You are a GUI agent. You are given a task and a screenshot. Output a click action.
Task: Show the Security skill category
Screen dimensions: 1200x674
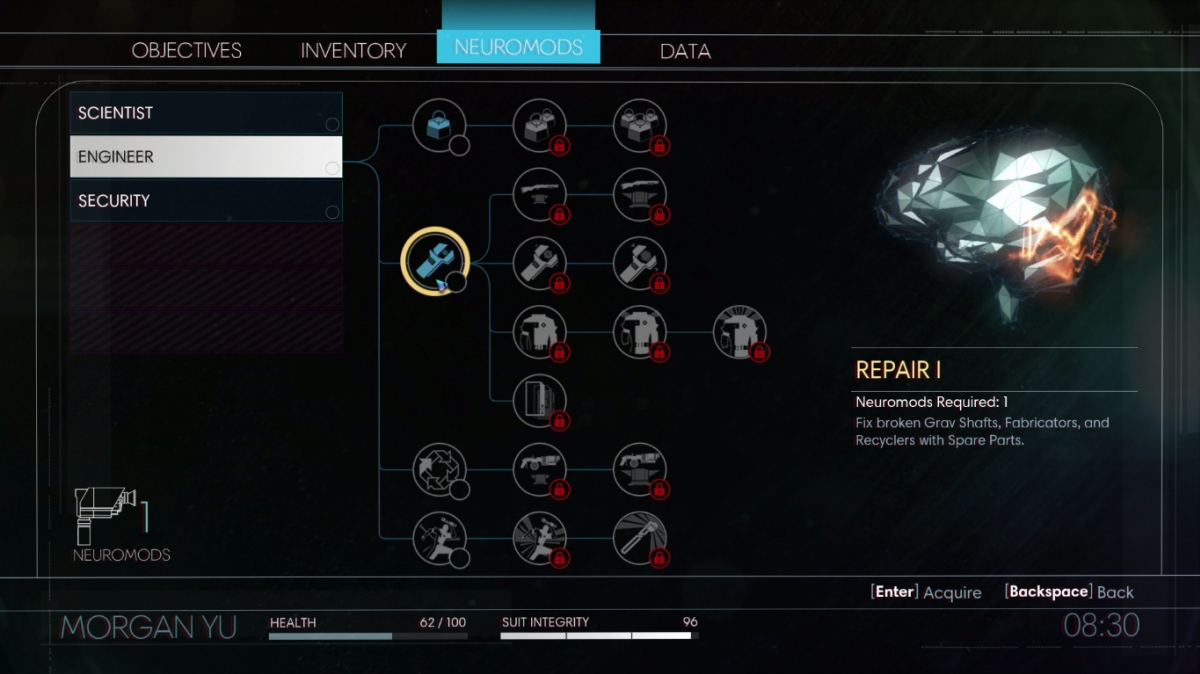click(x=206, y=201)
